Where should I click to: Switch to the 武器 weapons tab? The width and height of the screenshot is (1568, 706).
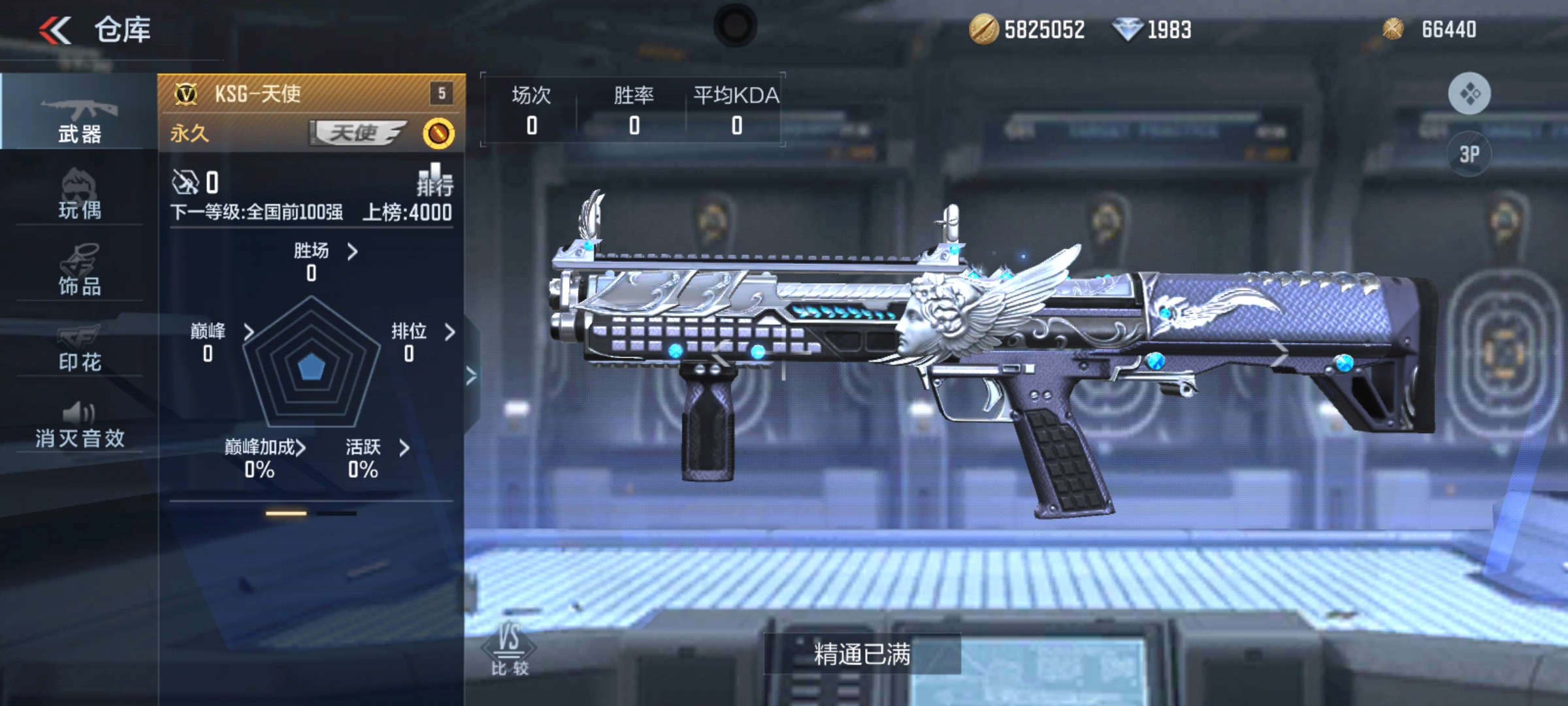79,118
